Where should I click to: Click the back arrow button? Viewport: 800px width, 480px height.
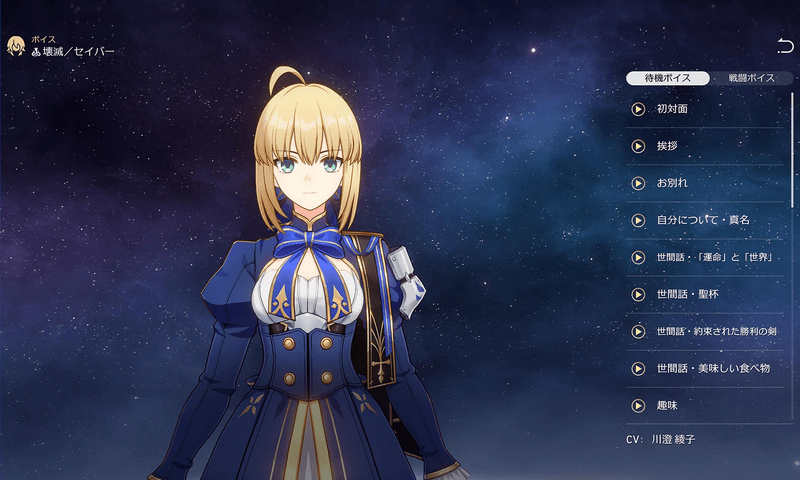(785, 46)
